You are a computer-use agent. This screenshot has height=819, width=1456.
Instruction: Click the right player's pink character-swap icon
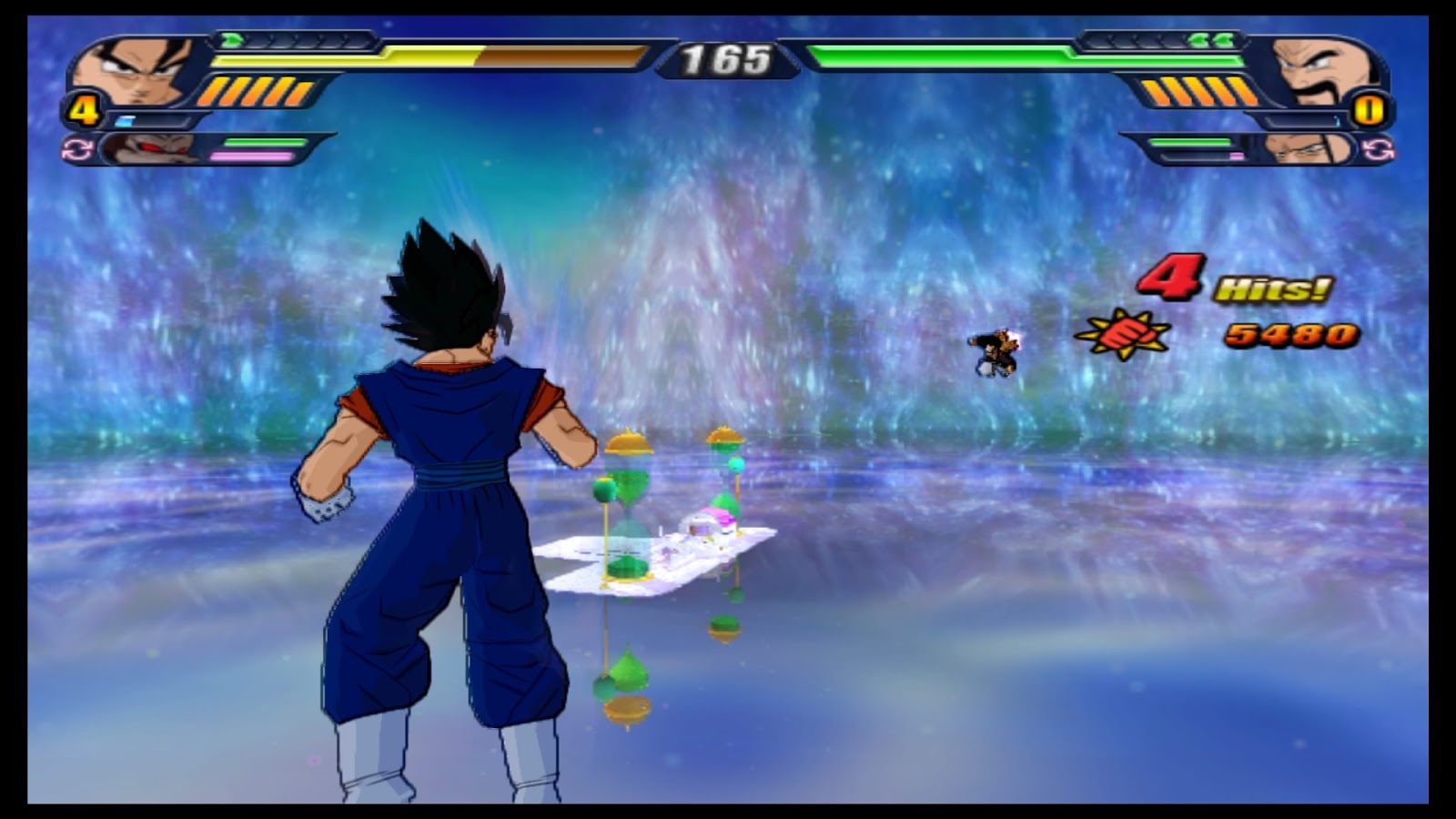[1378, 148]
